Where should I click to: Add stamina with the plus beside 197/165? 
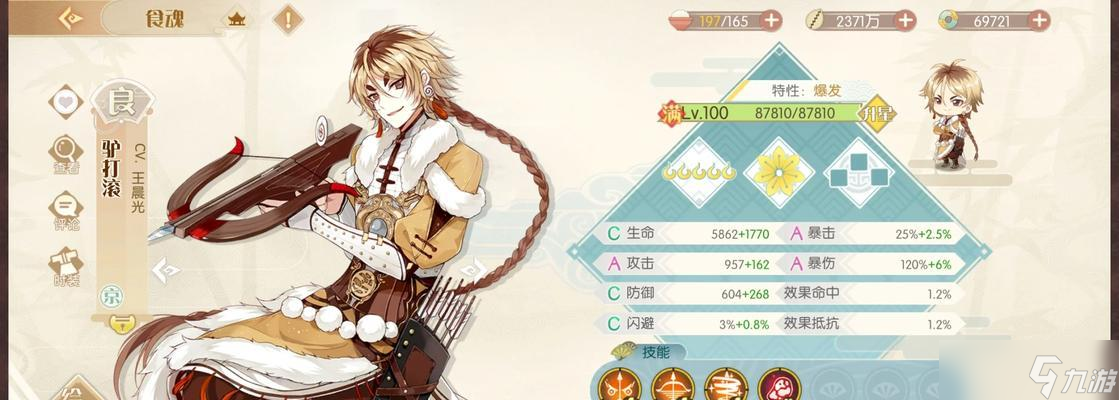(x=771, y=19)
